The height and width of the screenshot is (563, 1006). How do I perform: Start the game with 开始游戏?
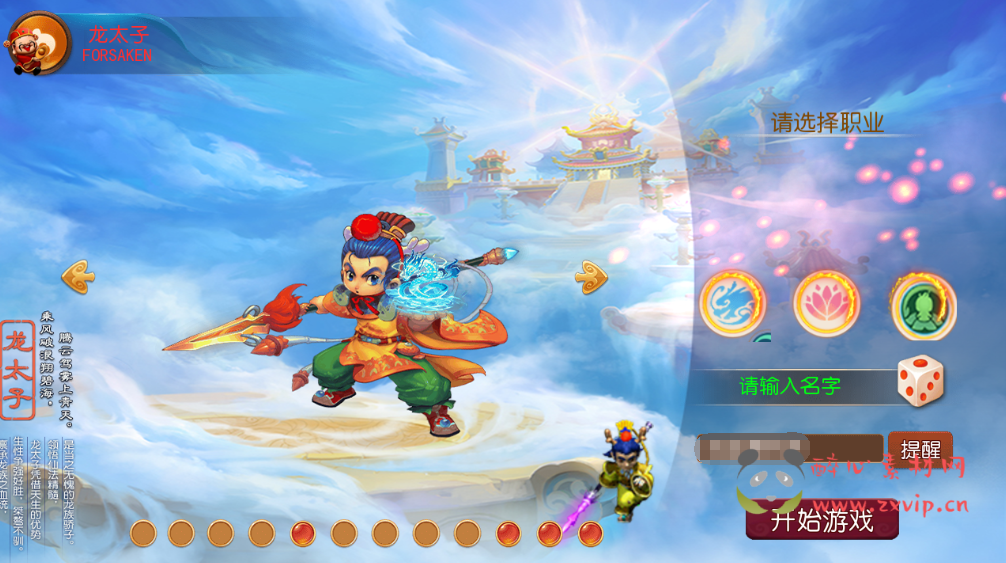pyautogui.click(x=821, y=520)
